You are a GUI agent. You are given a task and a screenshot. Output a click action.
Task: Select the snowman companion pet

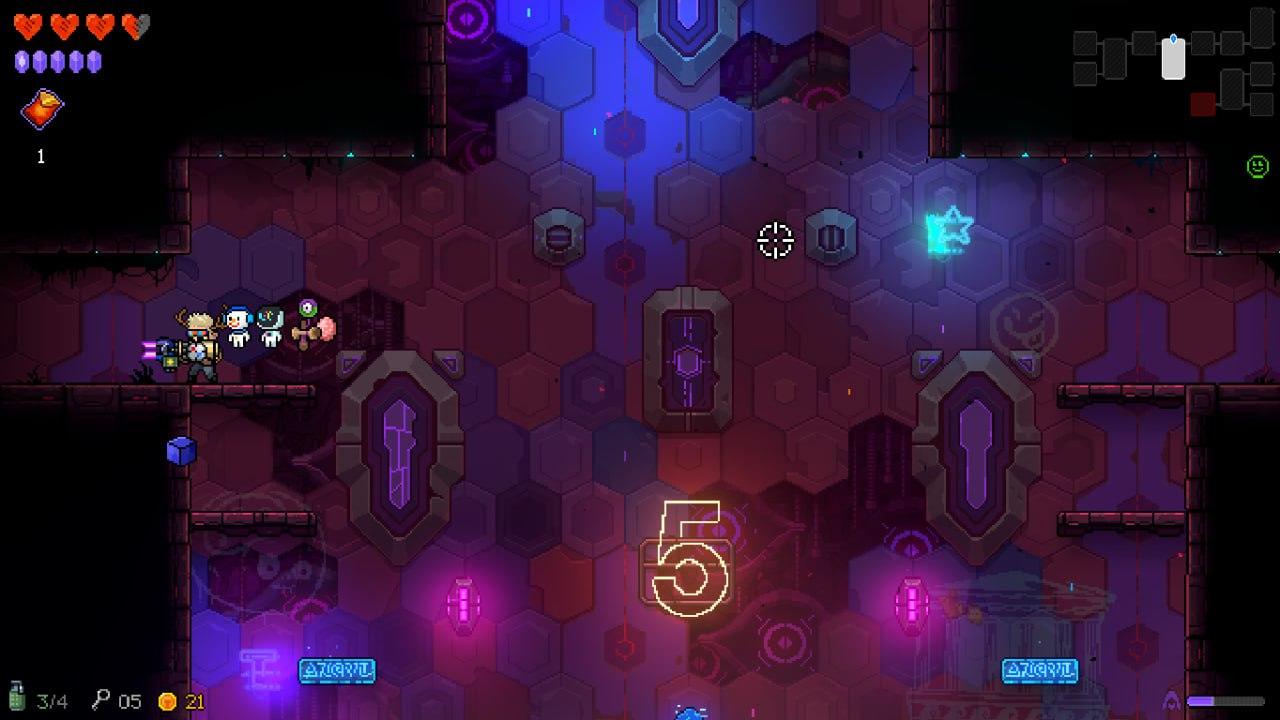coord(236,325)
